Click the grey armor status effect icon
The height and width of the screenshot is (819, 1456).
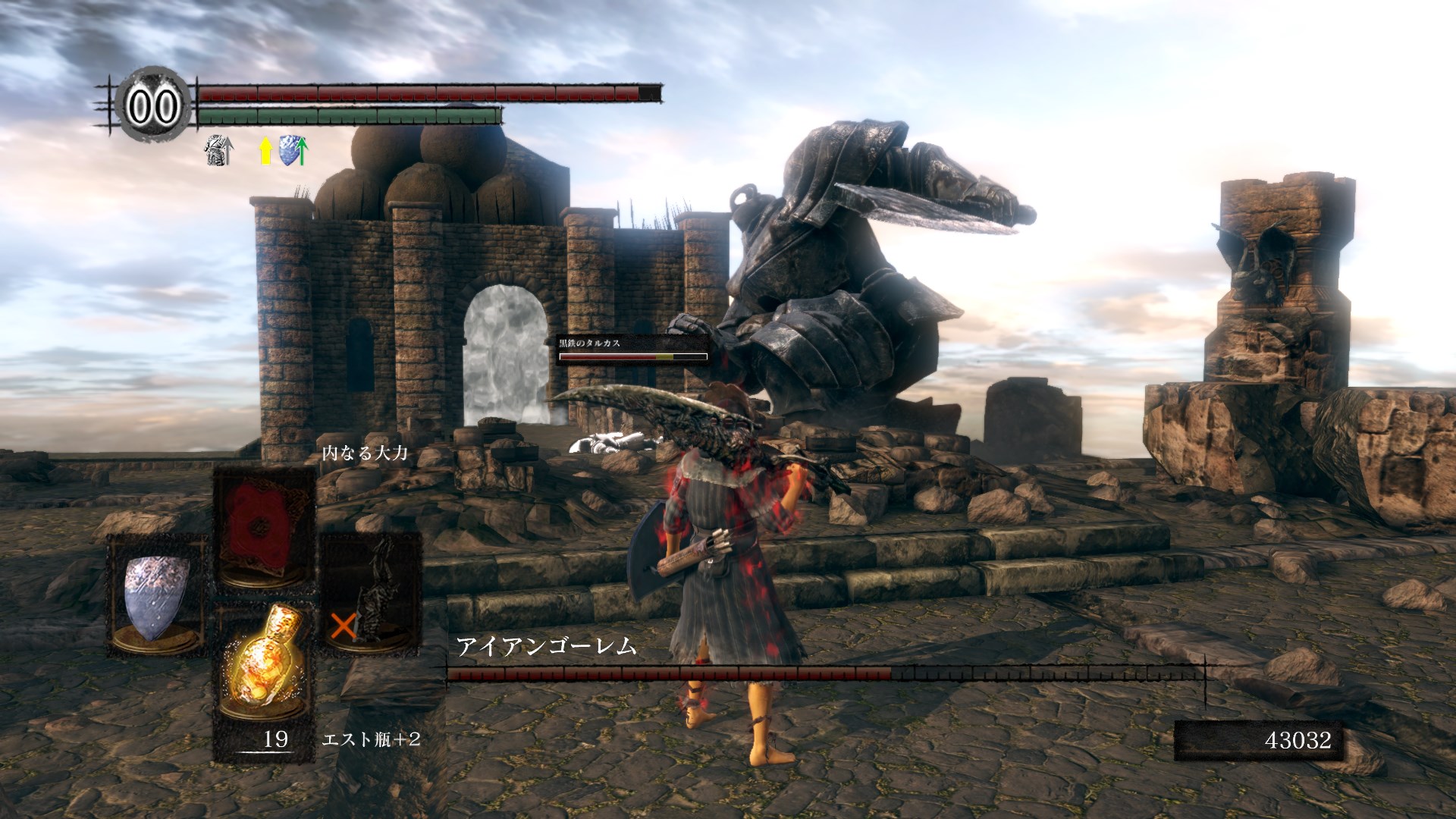218,151
